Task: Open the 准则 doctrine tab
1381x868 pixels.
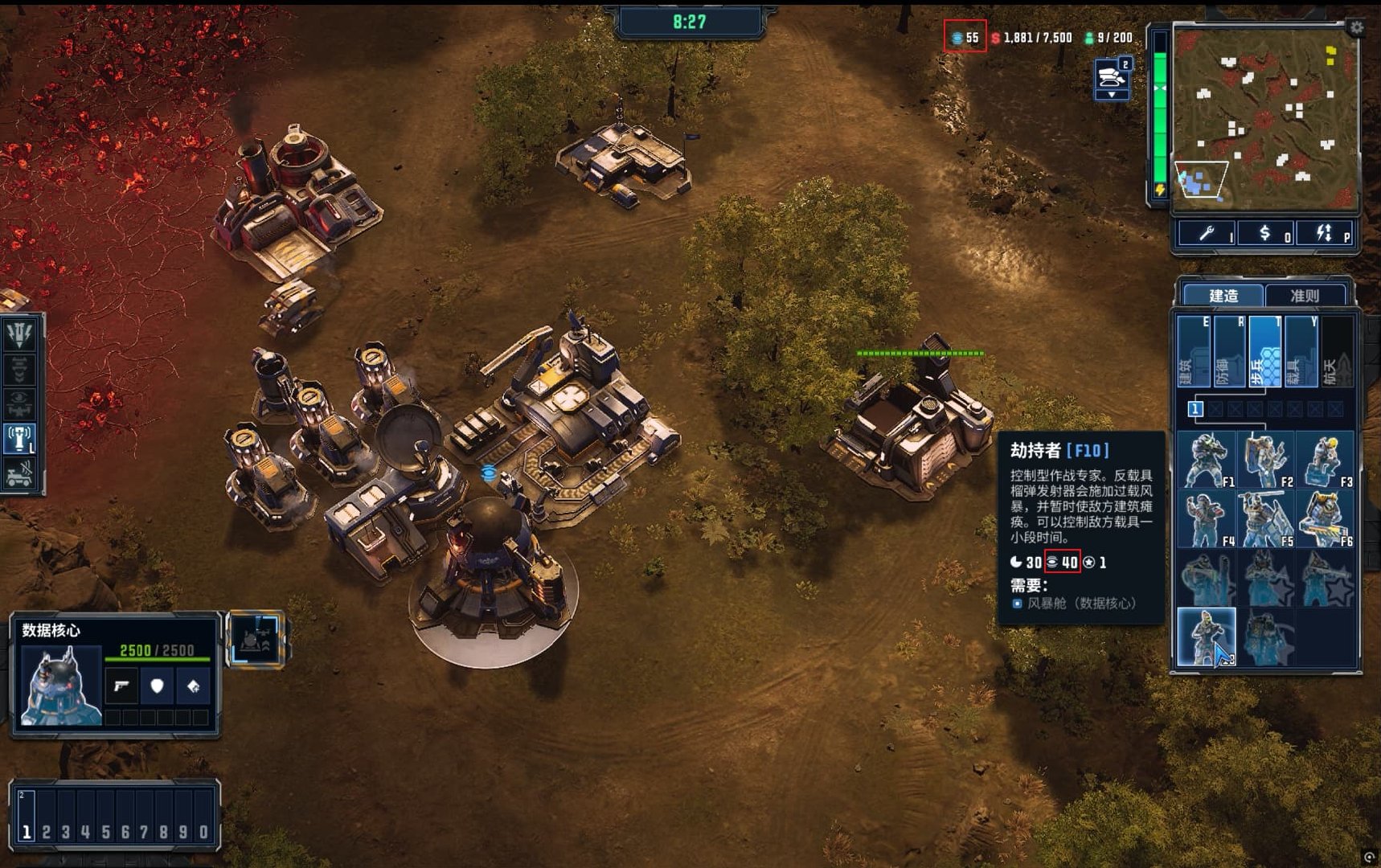Action: coord(1304,296)
